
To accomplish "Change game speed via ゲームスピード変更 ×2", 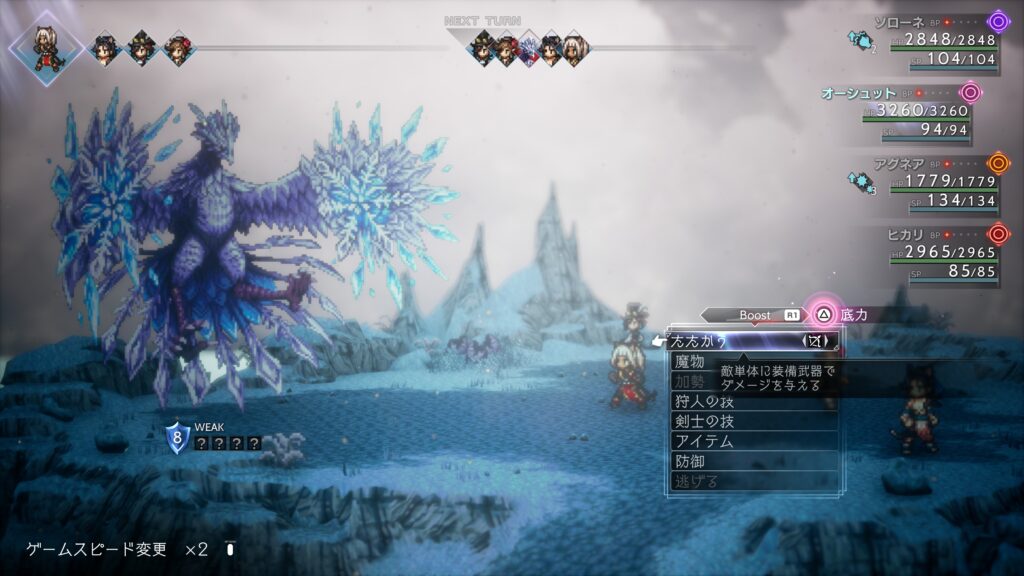I will click(x=117, y=549).
